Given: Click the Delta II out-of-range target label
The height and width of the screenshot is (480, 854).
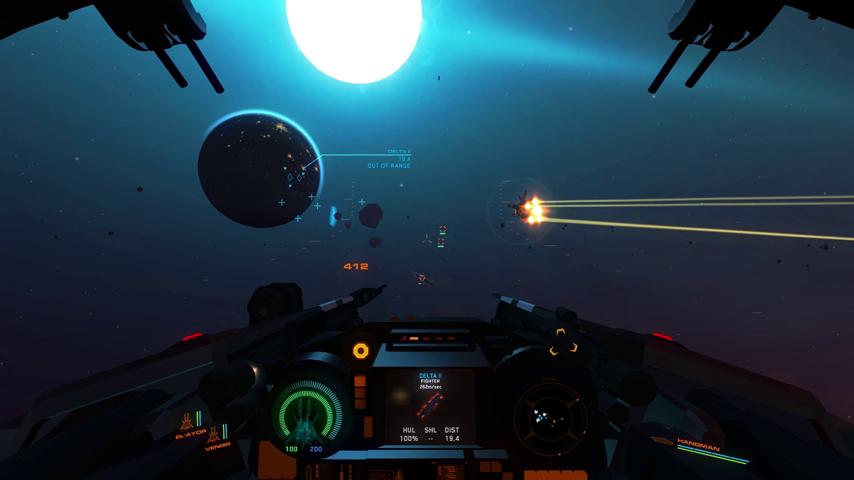Looking at the screenshot, I should [390, 159].
